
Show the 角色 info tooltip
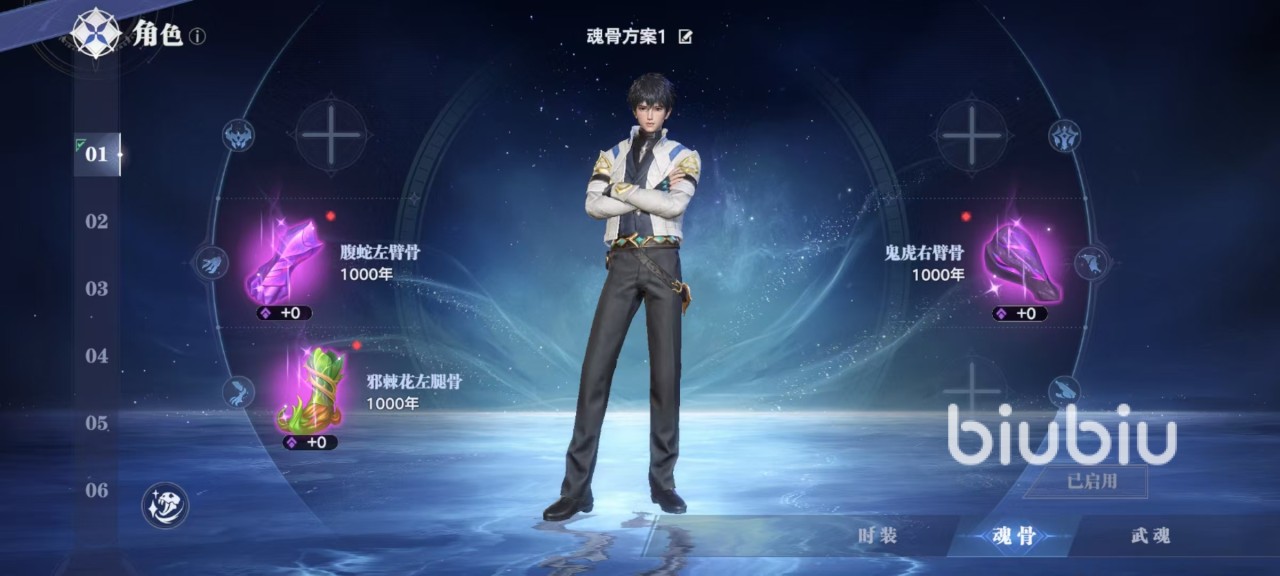tap(198, 37)
